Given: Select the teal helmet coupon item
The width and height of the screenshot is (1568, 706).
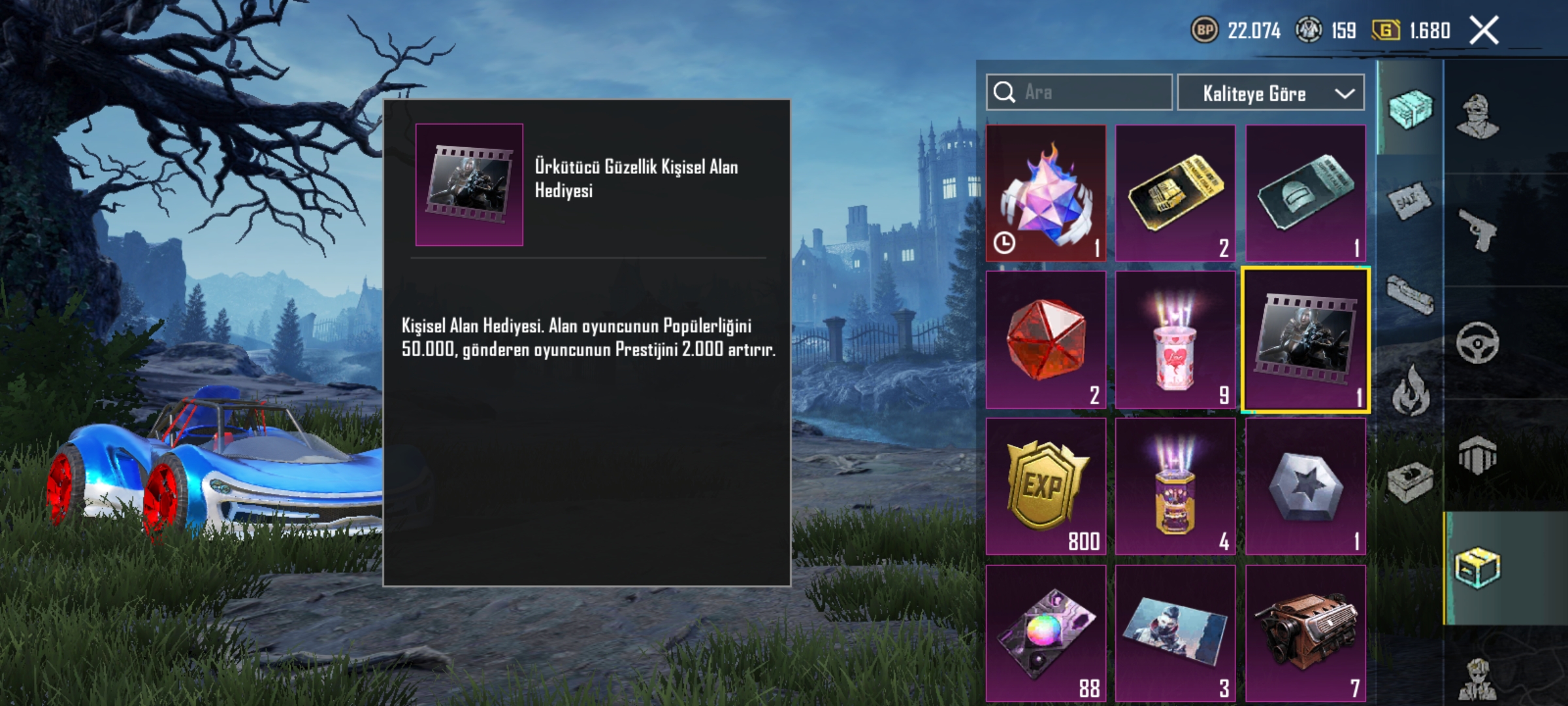Looking at the screenshot, I should coord(1305,193).
